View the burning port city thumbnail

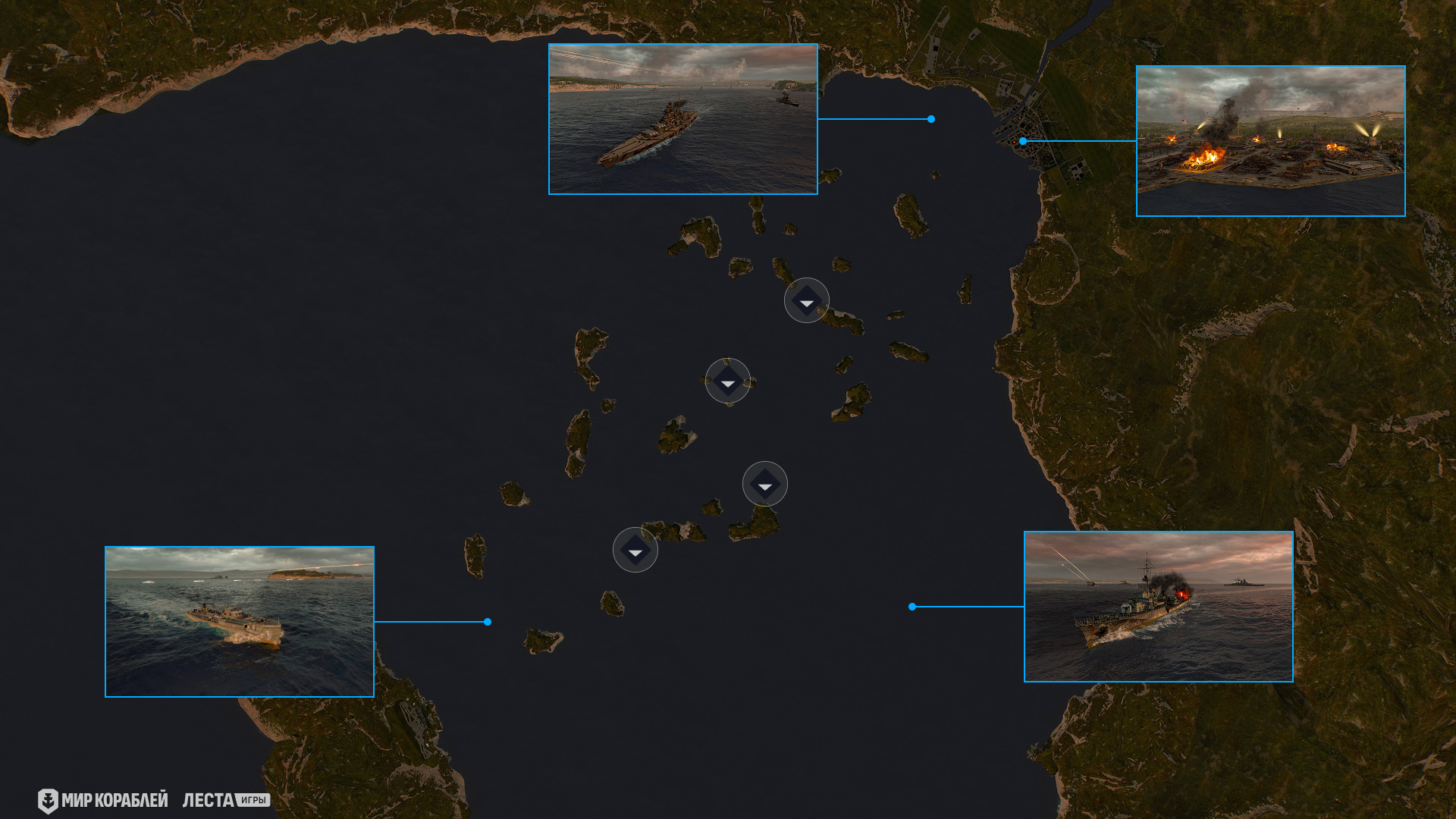coord(1270,141)
